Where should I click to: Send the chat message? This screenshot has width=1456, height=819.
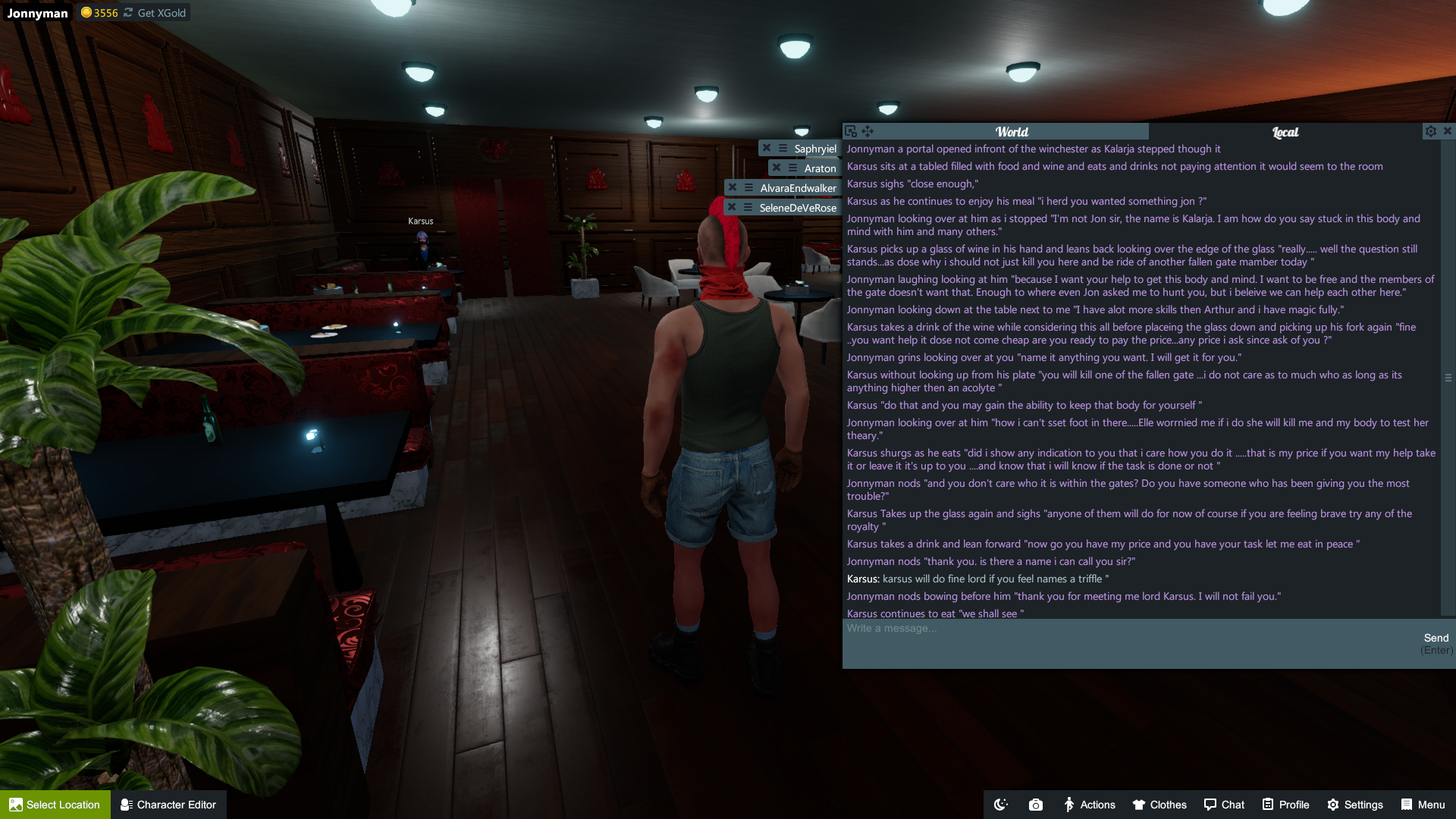[1436, 639]
